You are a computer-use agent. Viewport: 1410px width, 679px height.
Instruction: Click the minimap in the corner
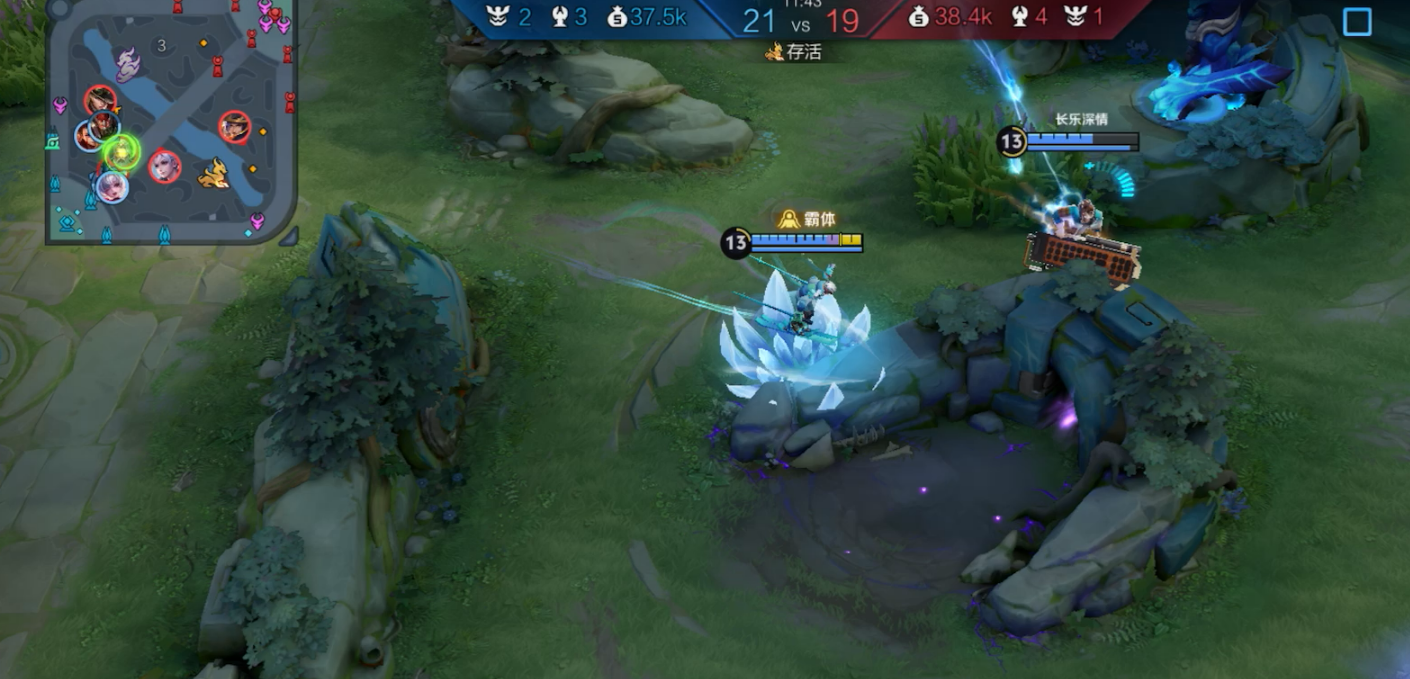pos(171,121)
